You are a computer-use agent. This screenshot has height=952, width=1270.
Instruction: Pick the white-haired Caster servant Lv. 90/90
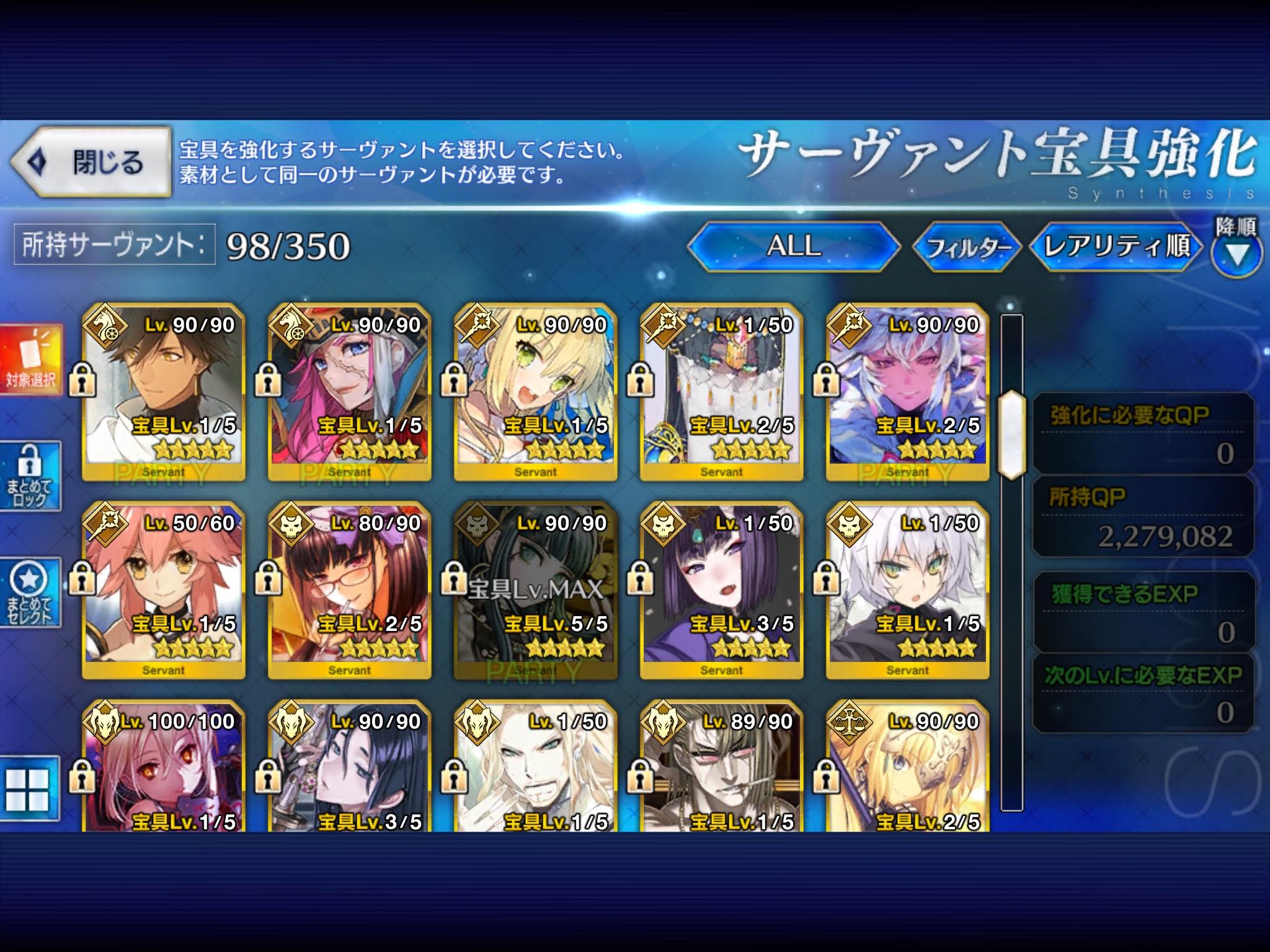click(908, 392)
